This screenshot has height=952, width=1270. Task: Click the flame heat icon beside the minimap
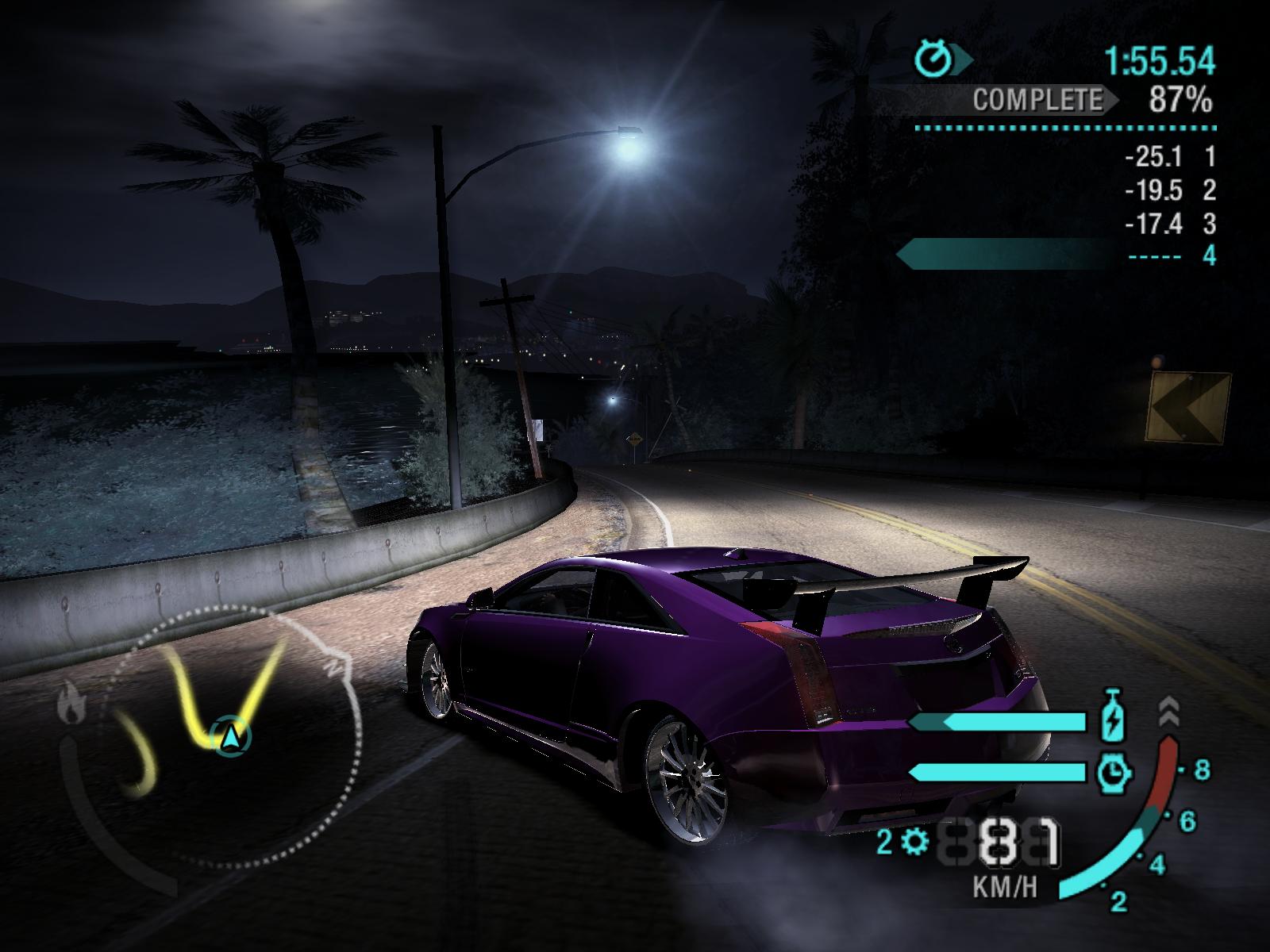click(x=71, y=704)
